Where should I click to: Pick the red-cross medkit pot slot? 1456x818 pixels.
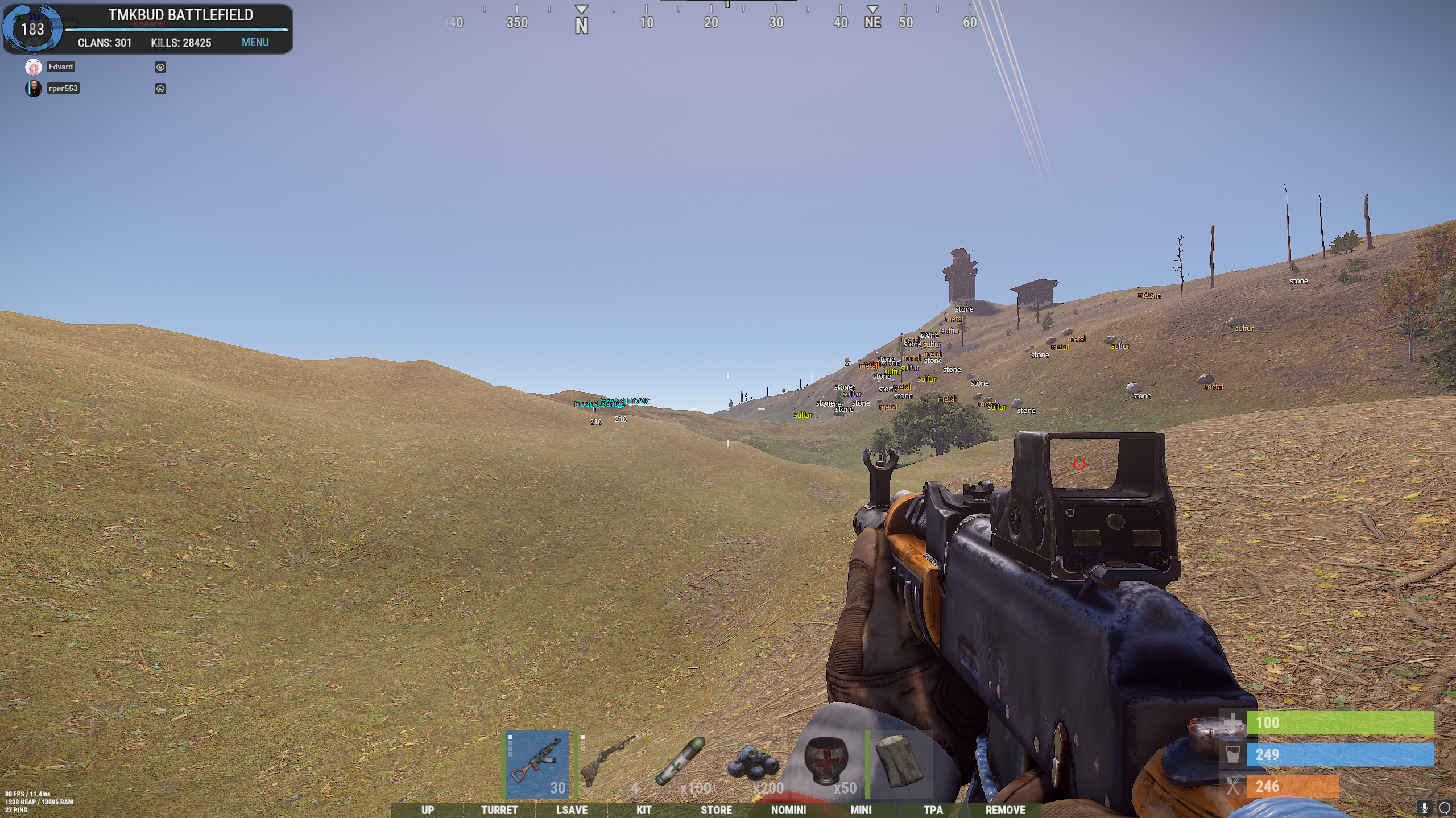point(826,764)
